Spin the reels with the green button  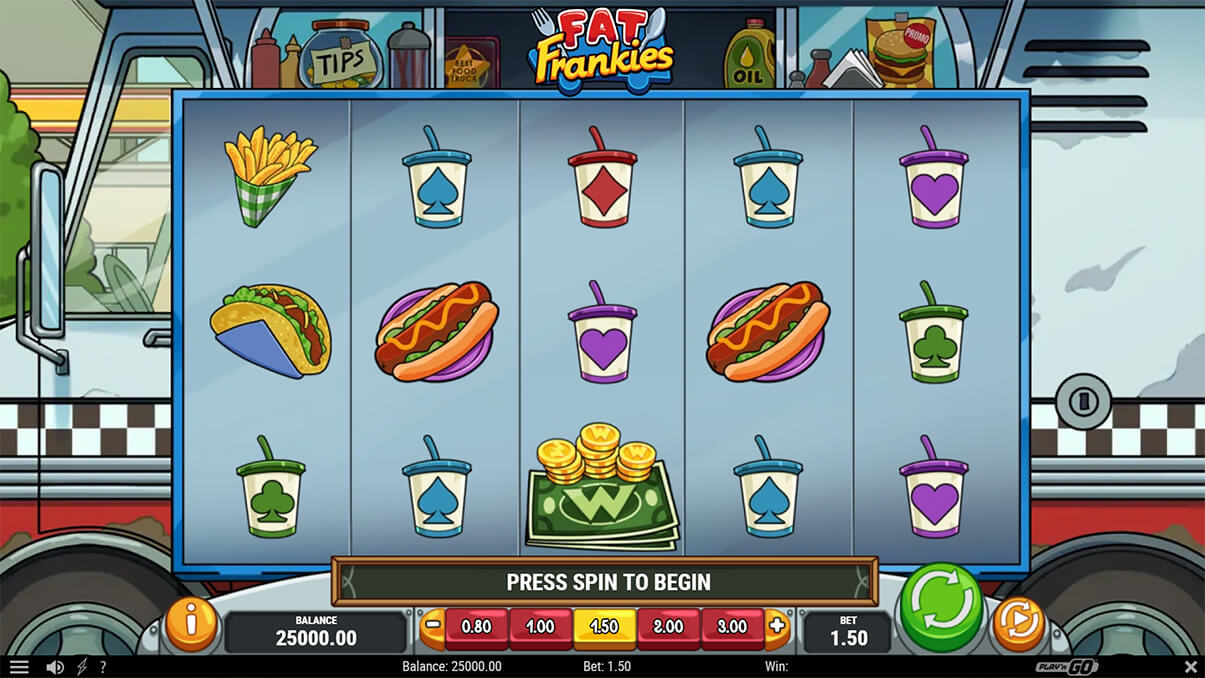(941, 607)
